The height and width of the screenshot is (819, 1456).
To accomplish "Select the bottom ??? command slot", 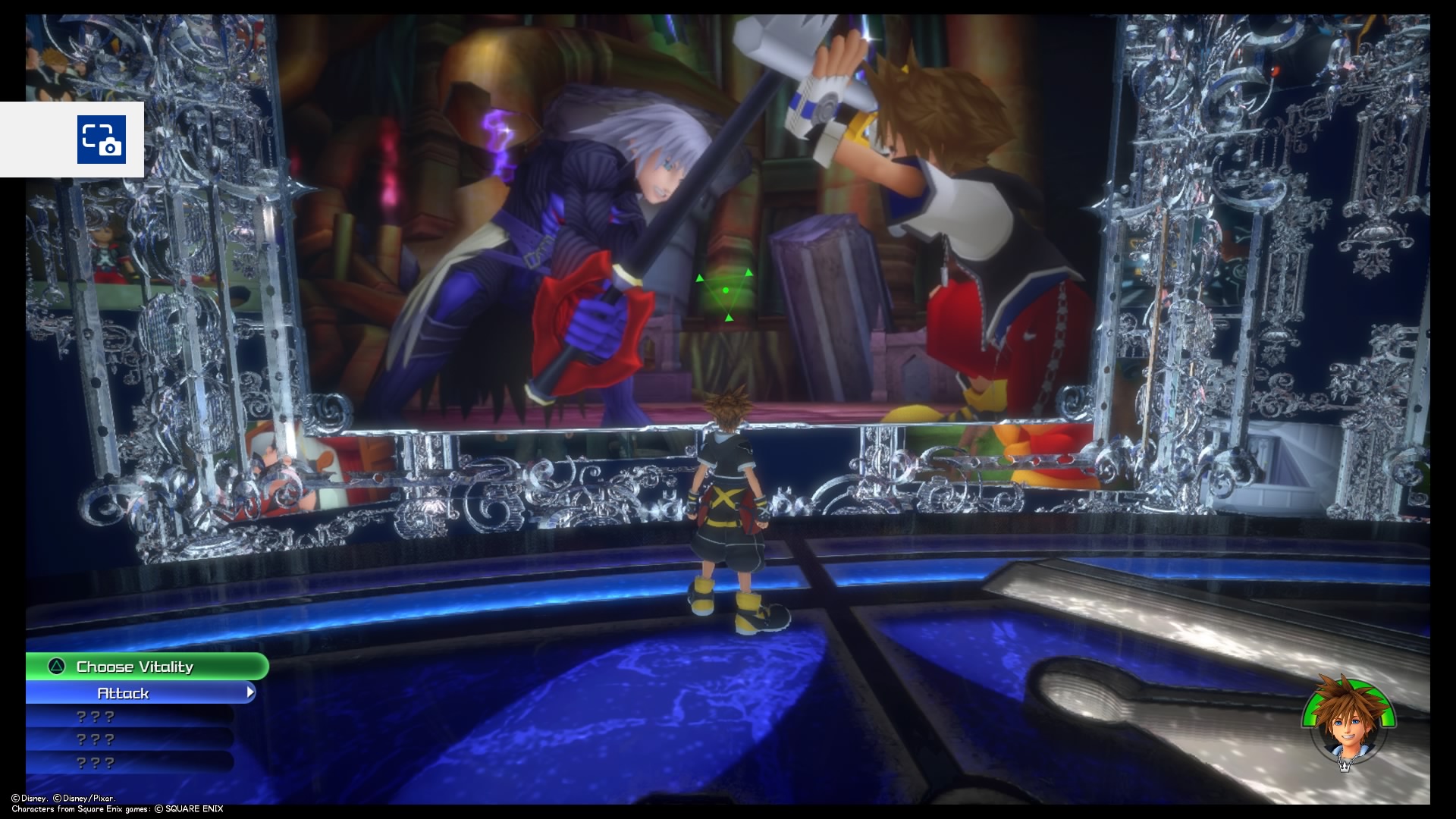I will [x=97, y=763].
